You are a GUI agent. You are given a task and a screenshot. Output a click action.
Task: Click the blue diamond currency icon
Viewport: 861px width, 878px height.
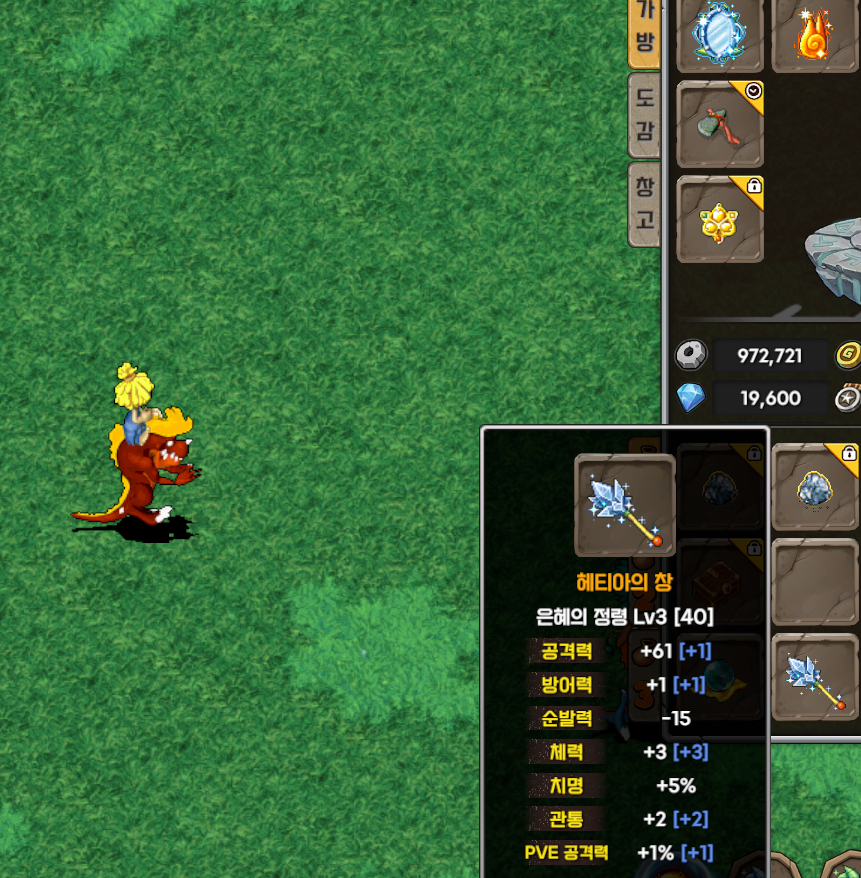coord(691,398)
